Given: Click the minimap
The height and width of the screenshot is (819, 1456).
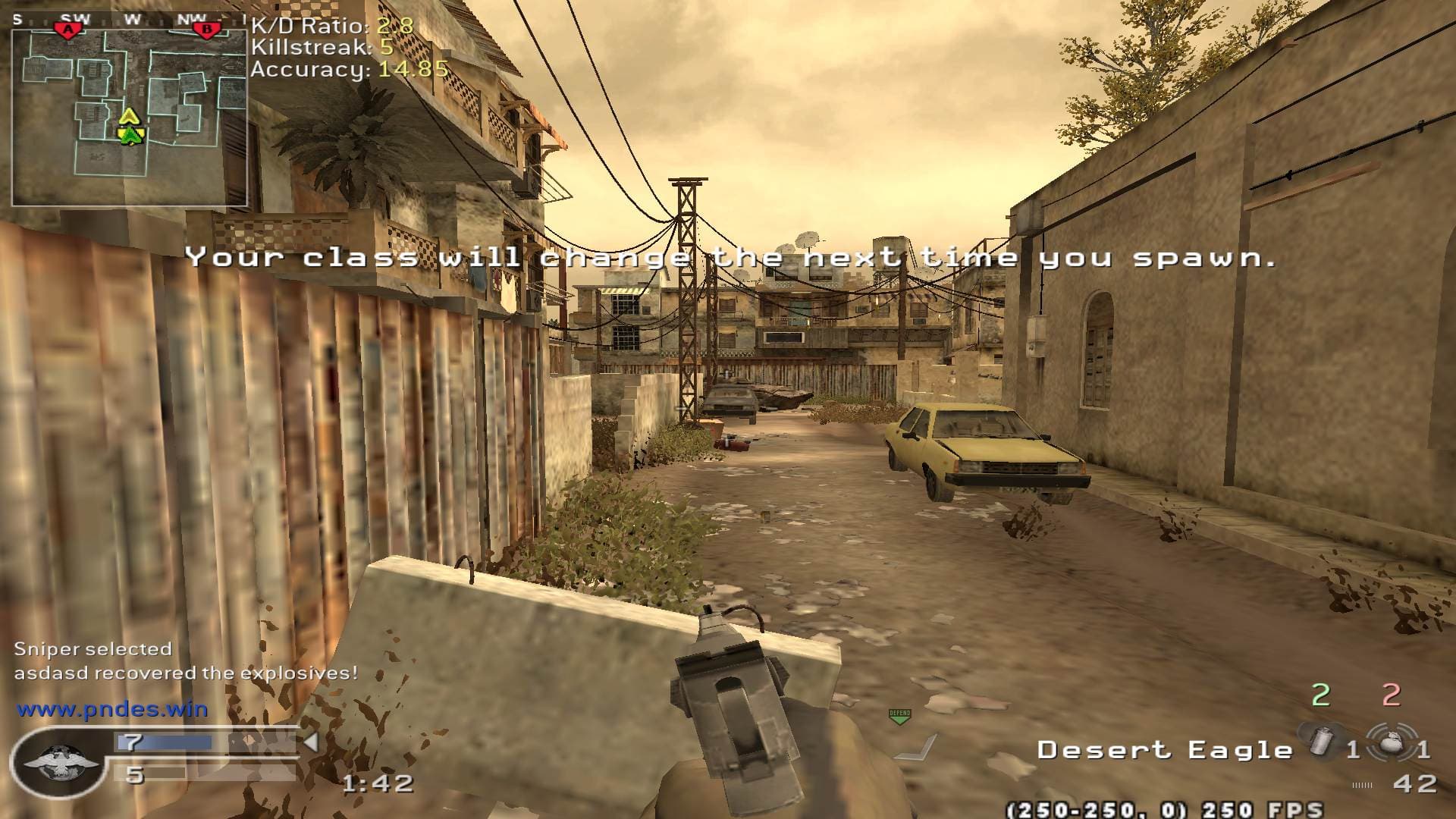Looking at the screenshot, I should click(129, 118).
